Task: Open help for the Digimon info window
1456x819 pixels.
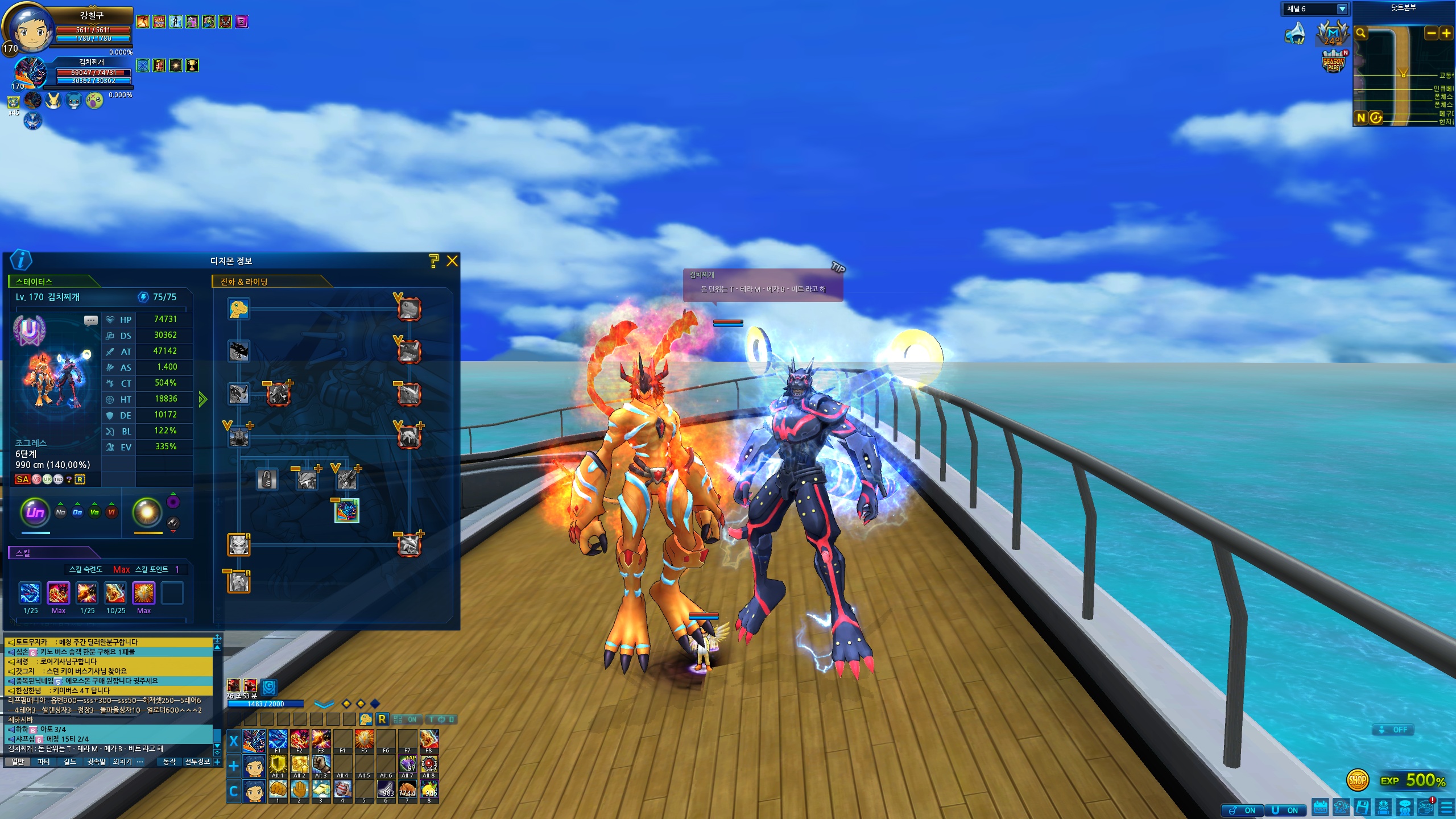Action: (x=433, y=261)
